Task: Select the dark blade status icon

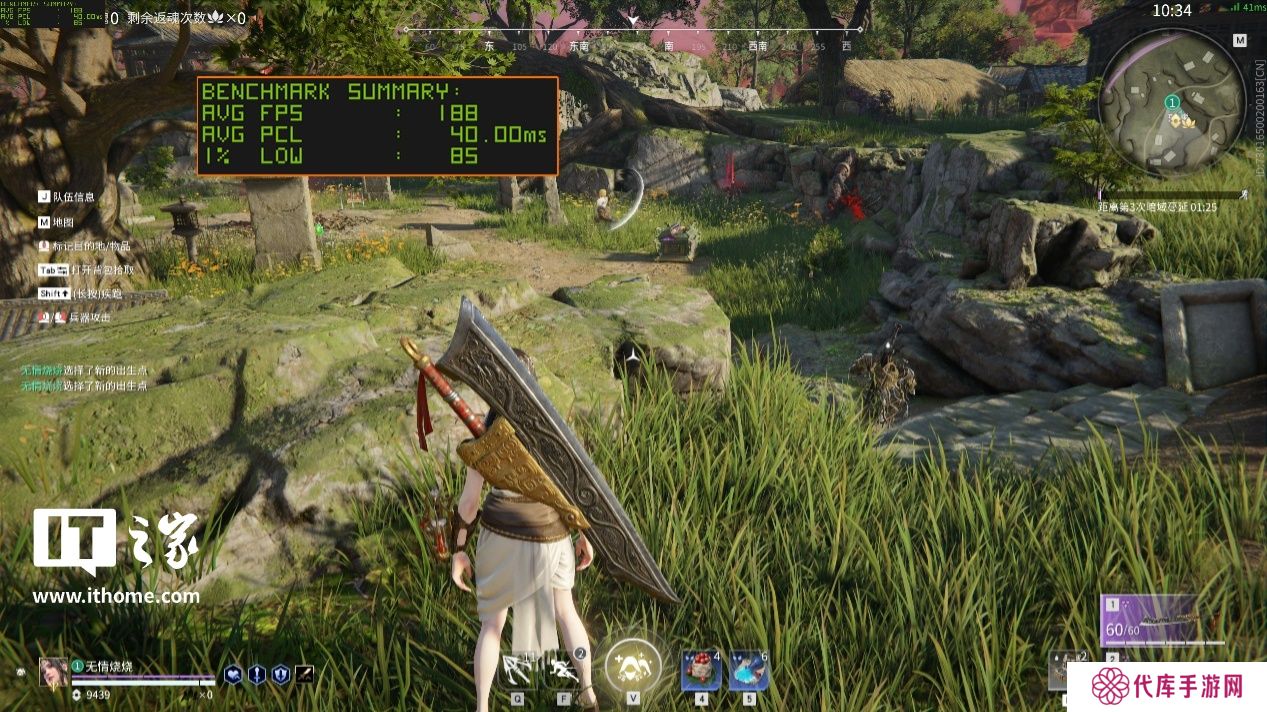Action: (x=304, y=676)
